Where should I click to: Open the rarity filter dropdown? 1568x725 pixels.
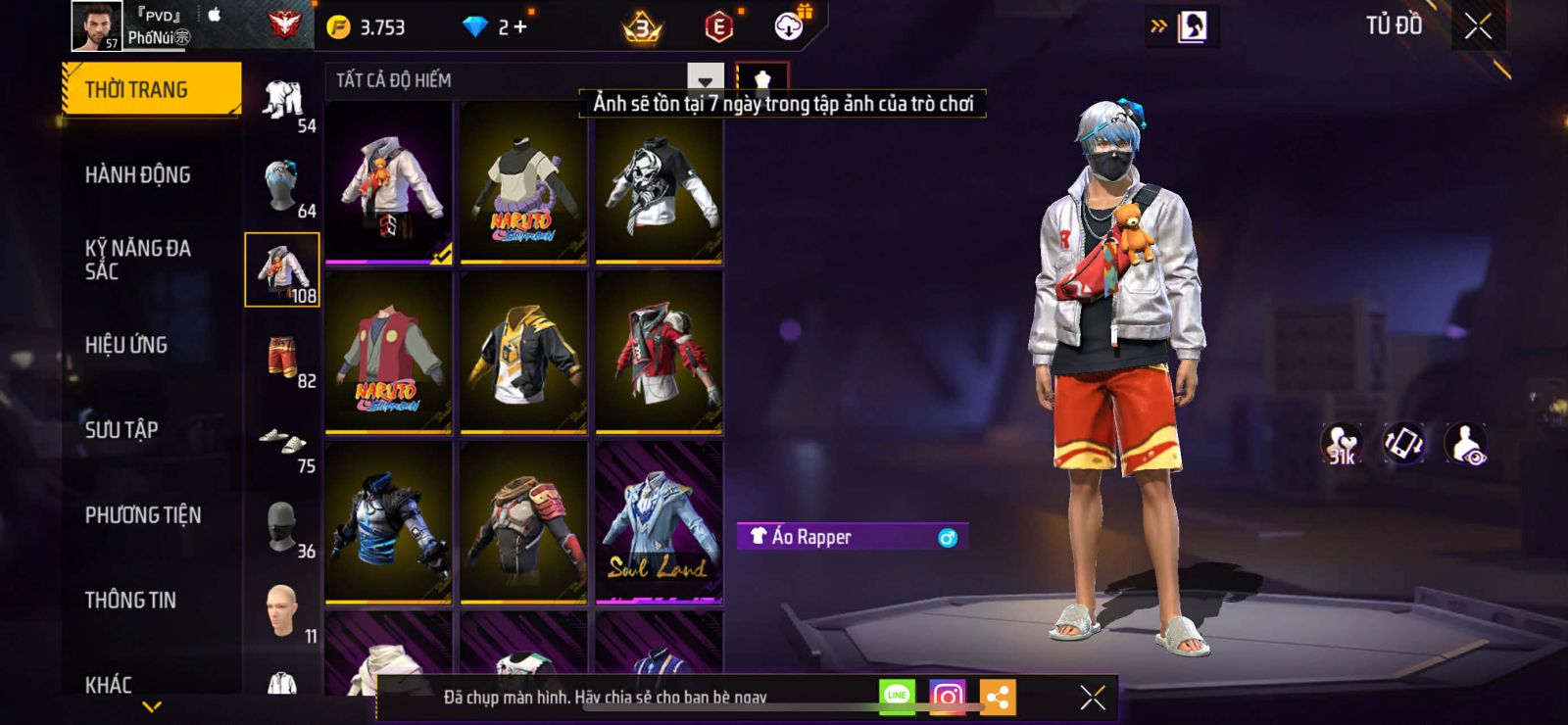(705, 80)
